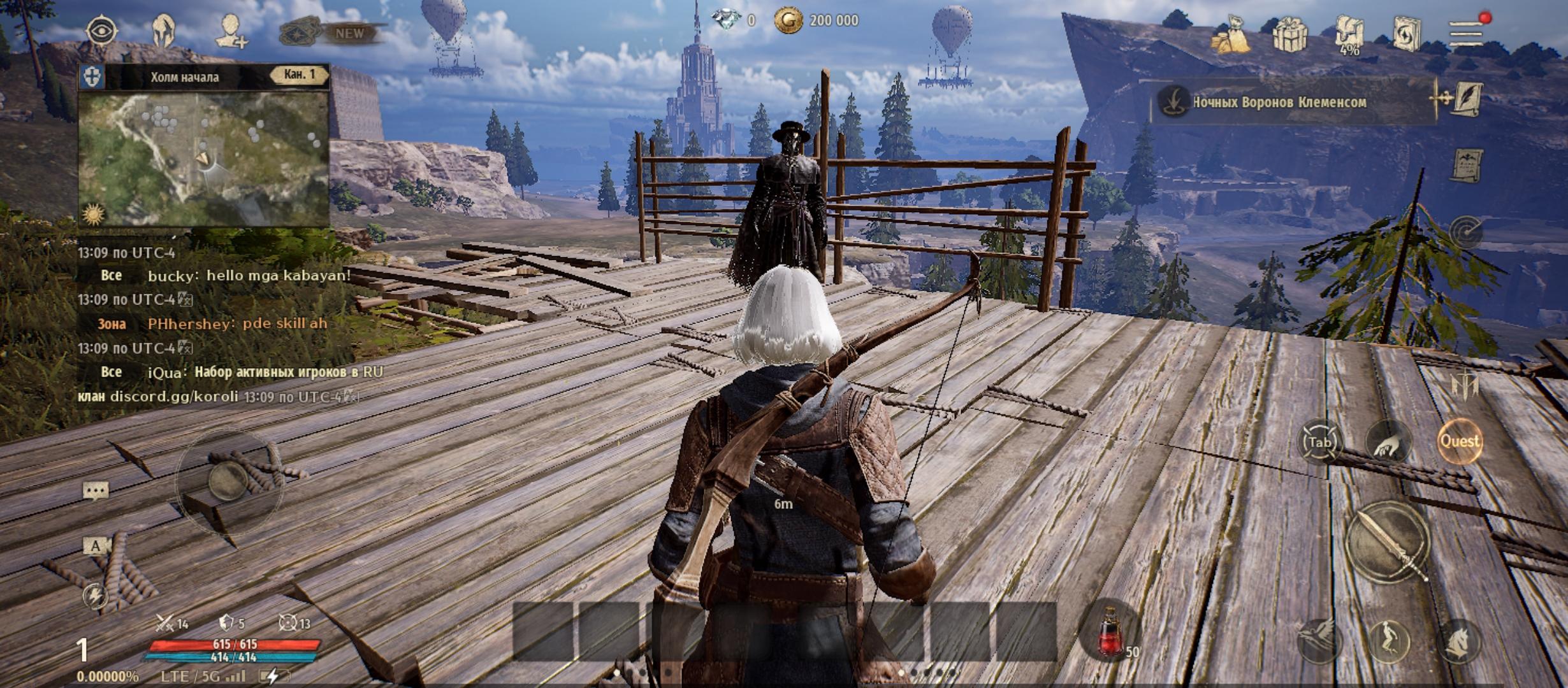The height and width of the screenshot is (688, 1568).
Task: Claim rewards from the gift box icon
Action: coord(1289,34)
